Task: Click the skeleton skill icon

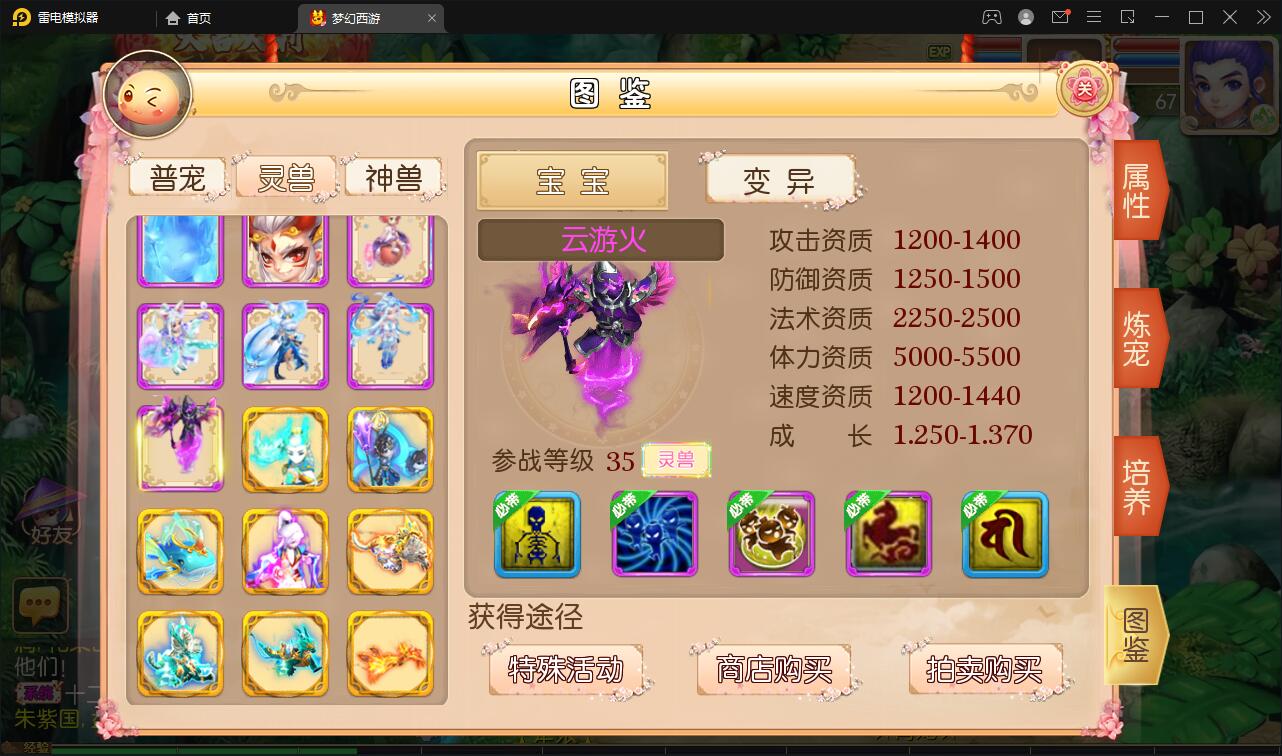Action: (x=536, y=535)
